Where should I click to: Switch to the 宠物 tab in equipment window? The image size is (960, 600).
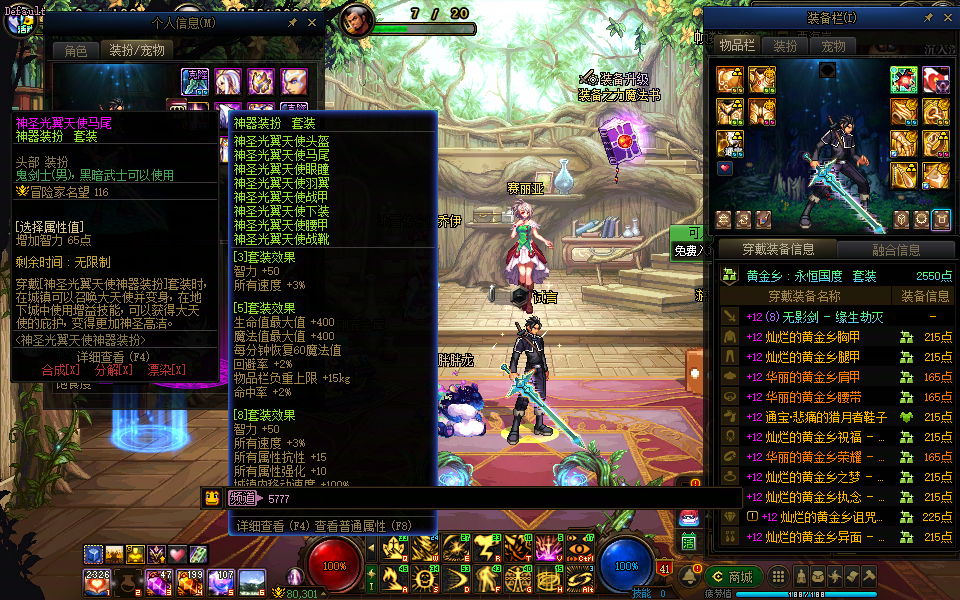pyautogui.click(x=833, y=46)
